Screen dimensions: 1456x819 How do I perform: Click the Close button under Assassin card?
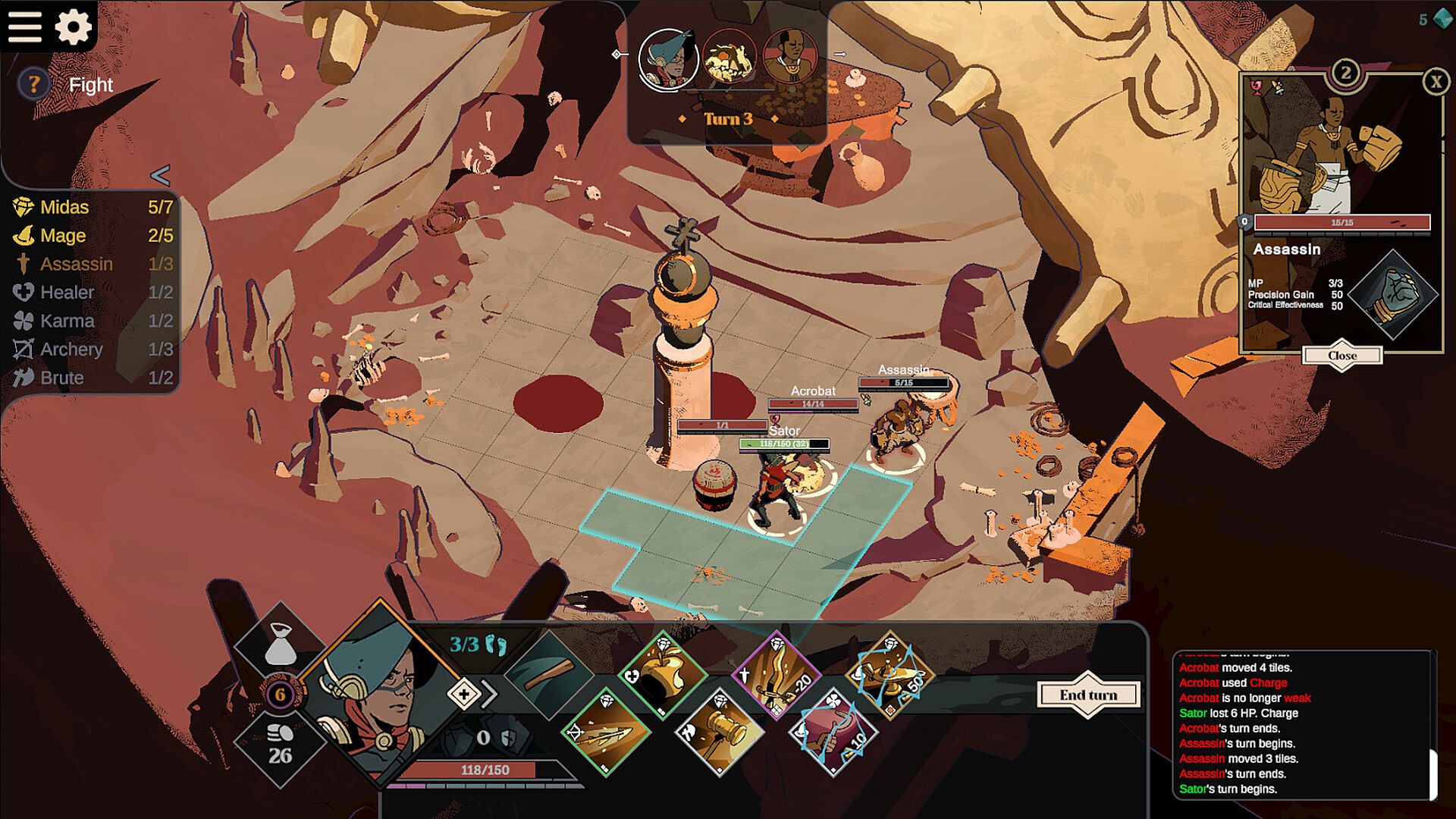click(1341, 356)
